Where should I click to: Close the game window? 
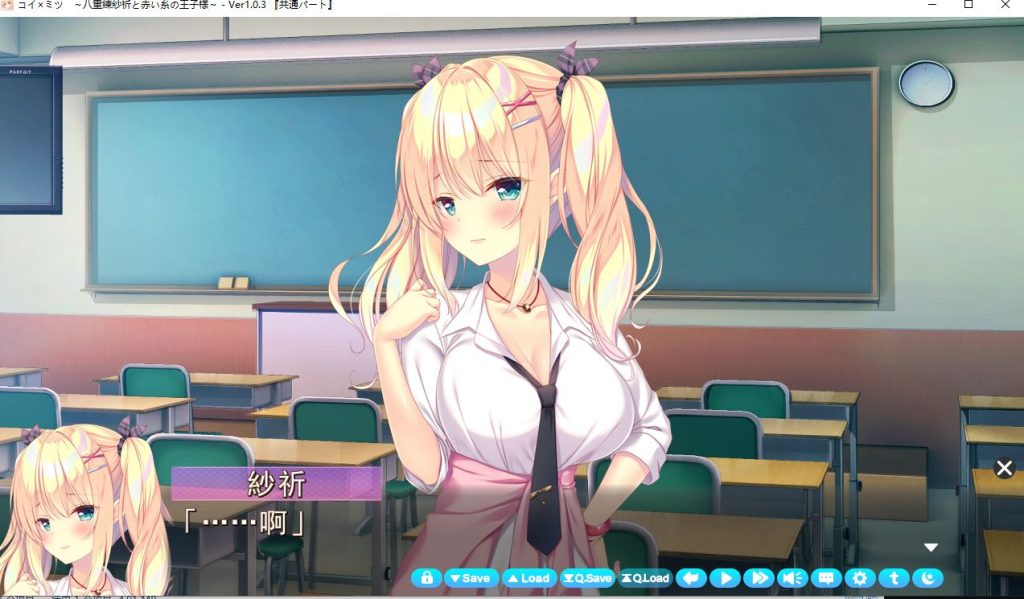[x=1005, y=5]
